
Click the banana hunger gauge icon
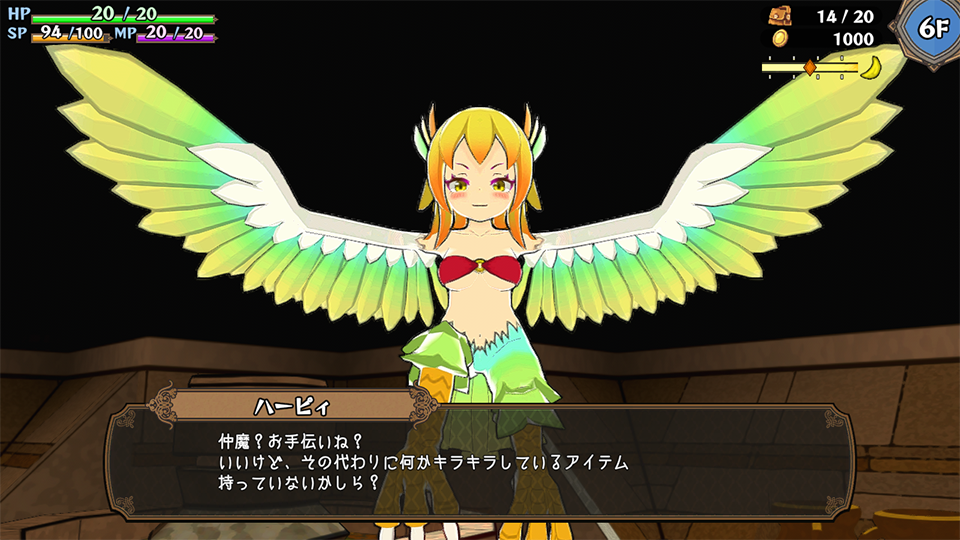[x=872, y=68]
